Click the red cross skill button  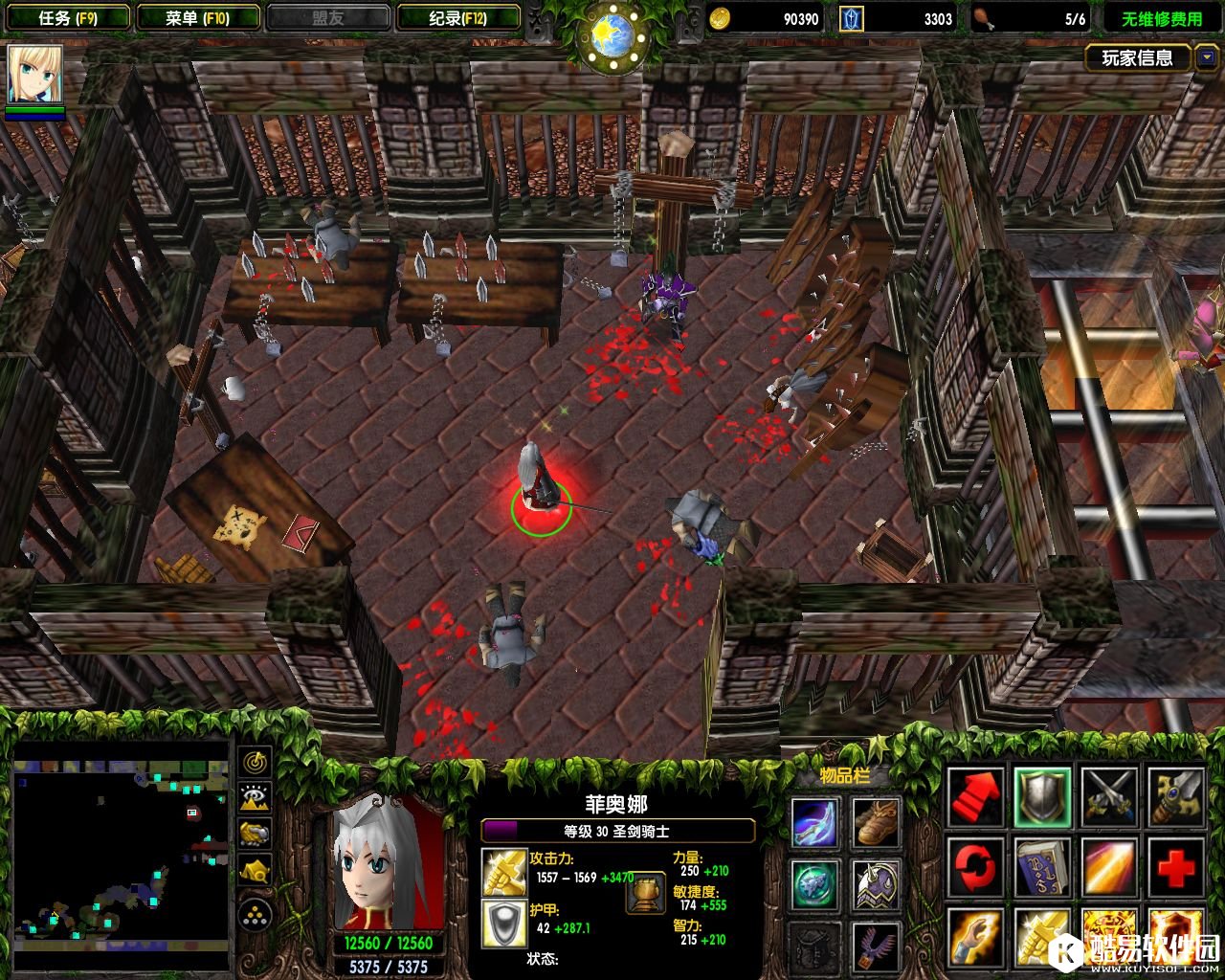pyautogui.click(x=1175, y=868)
